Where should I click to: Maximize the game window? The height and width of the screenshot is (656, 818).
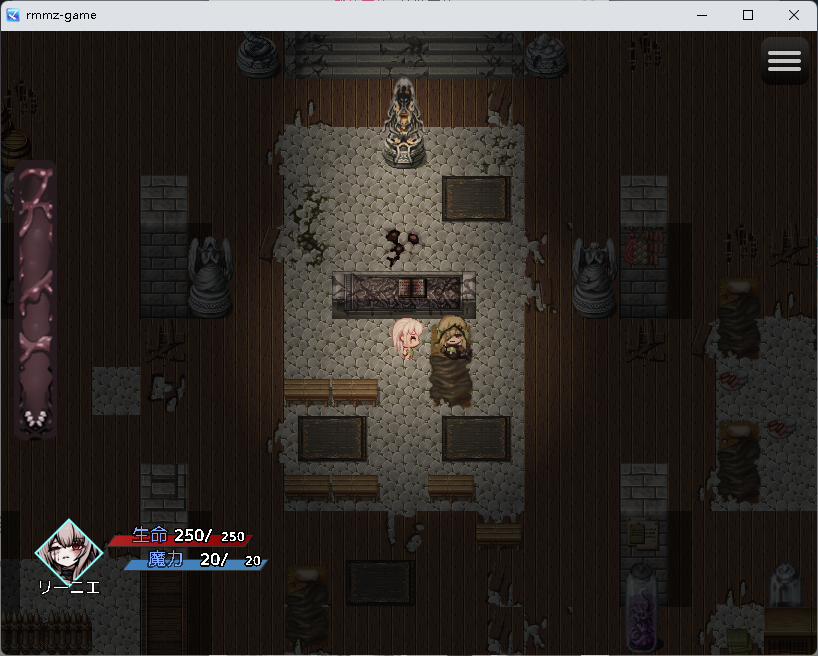(748, 15)
